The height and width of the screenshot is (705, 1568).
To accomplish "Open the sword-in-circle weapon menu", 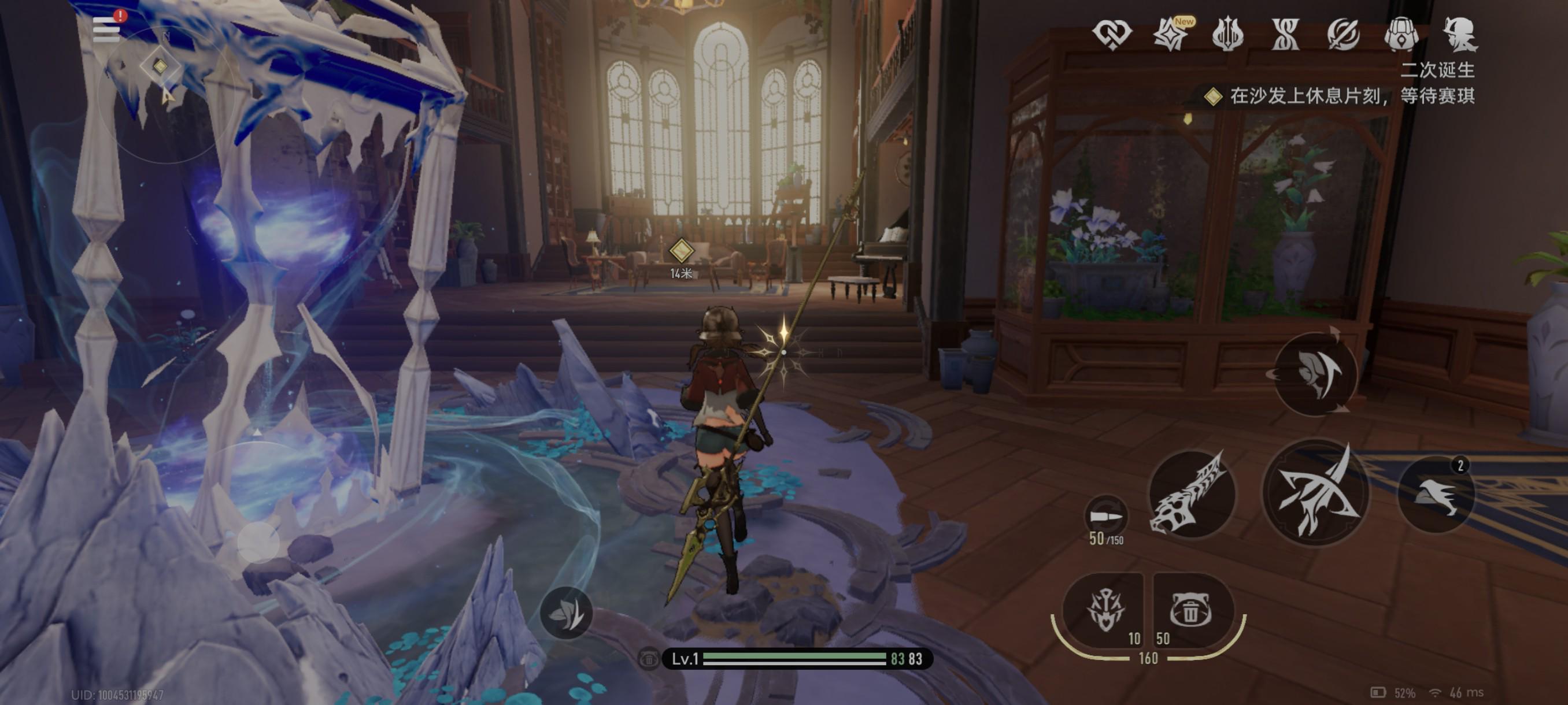I will pyautogui.click(x=1344, y=34).
